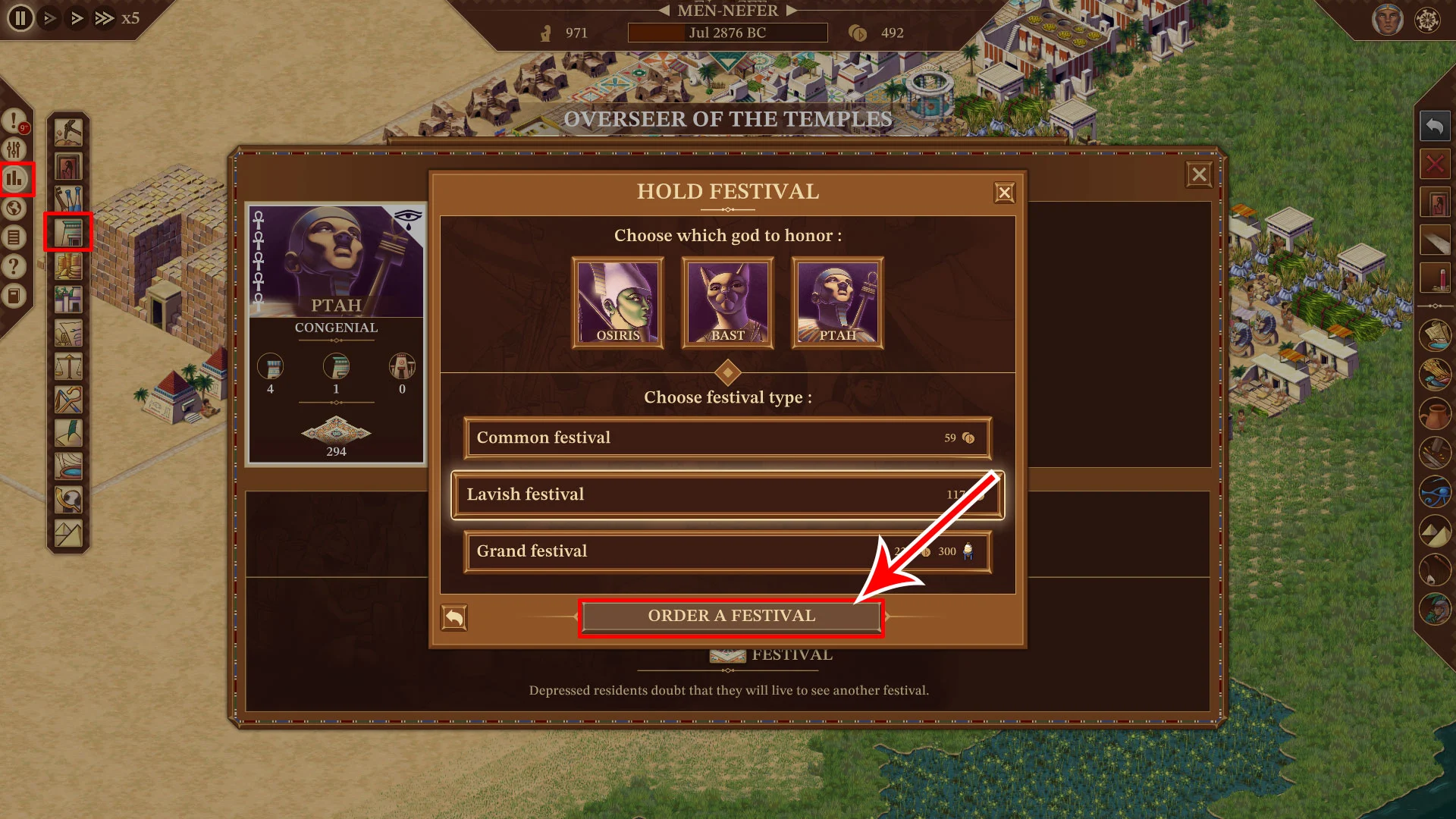1456x819 pixels.
Task: Pick the Grand festival option
Action: pos(727,552)
